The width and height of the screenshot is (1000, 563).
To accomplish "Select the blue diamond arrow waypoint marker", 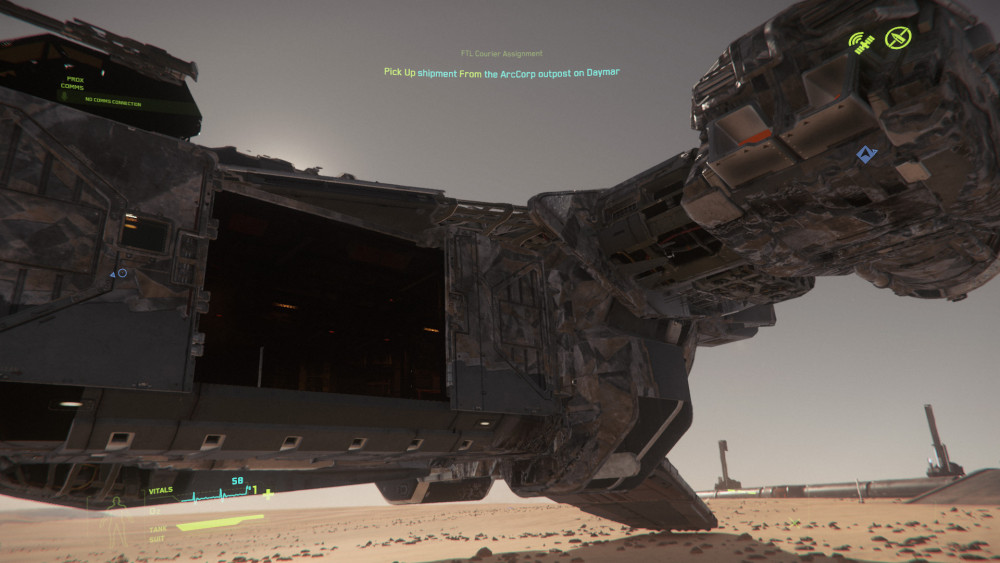I will [866, 155].
